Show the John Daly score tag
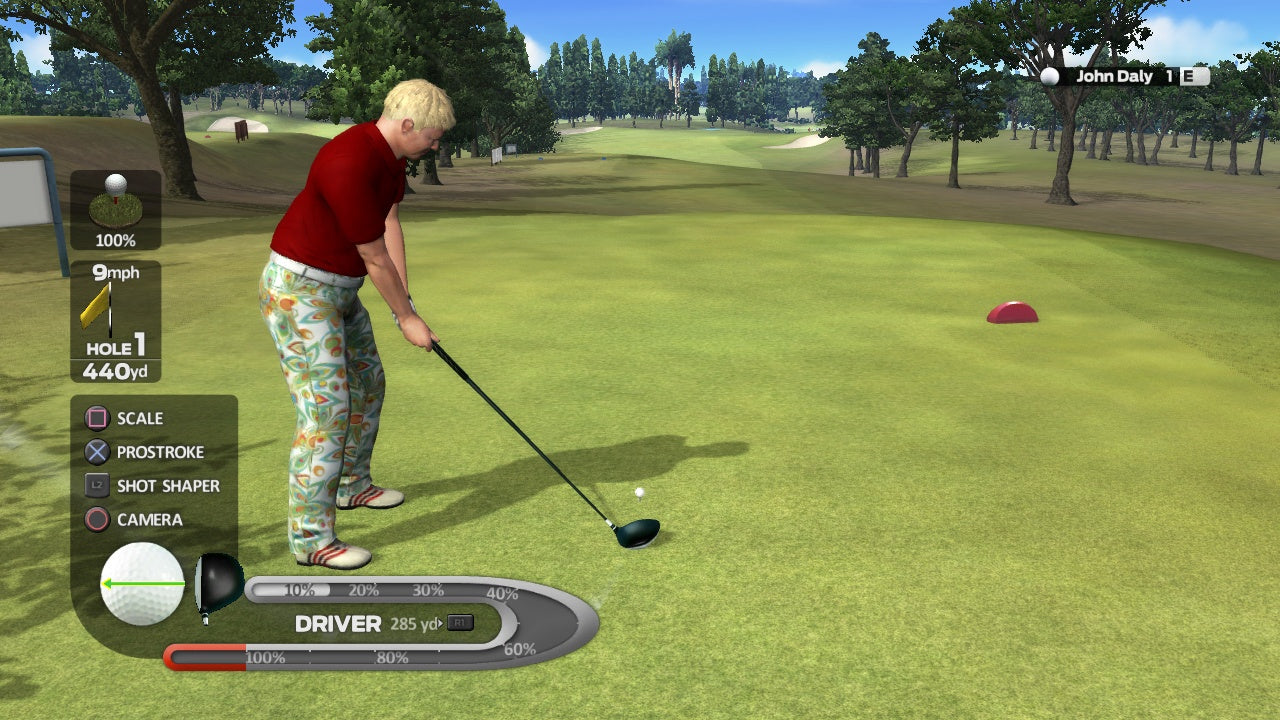Image resolution: width=1280 pixels, height=720 pixels. point(1124,76)
